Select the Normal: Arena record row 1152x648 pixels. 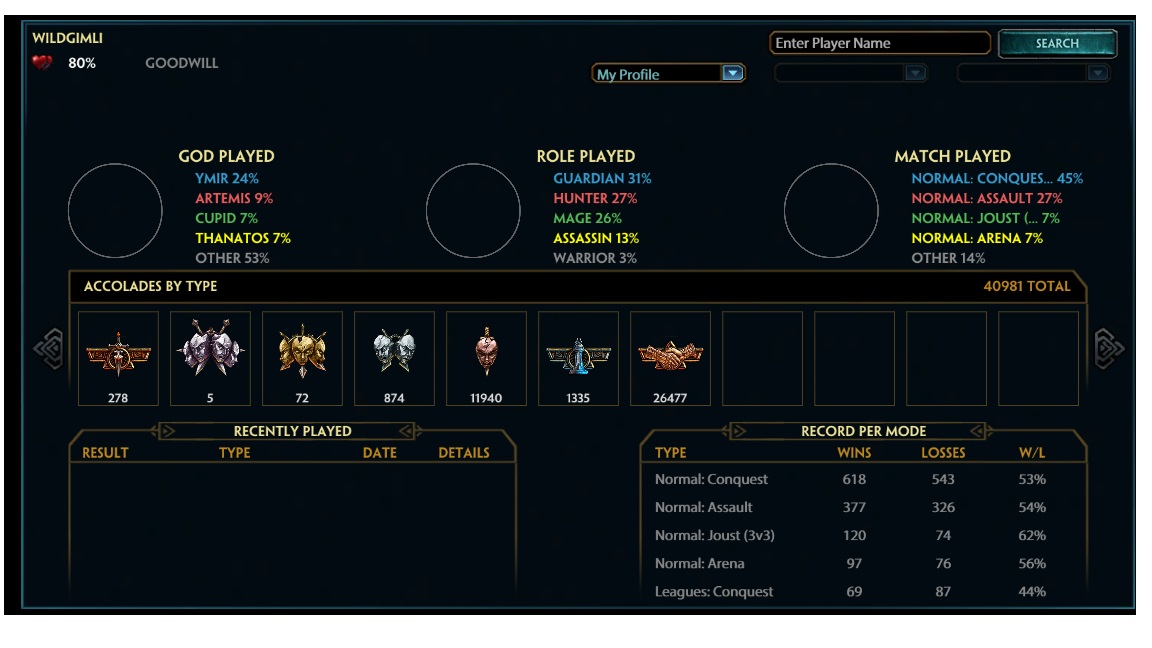point(862,563)
